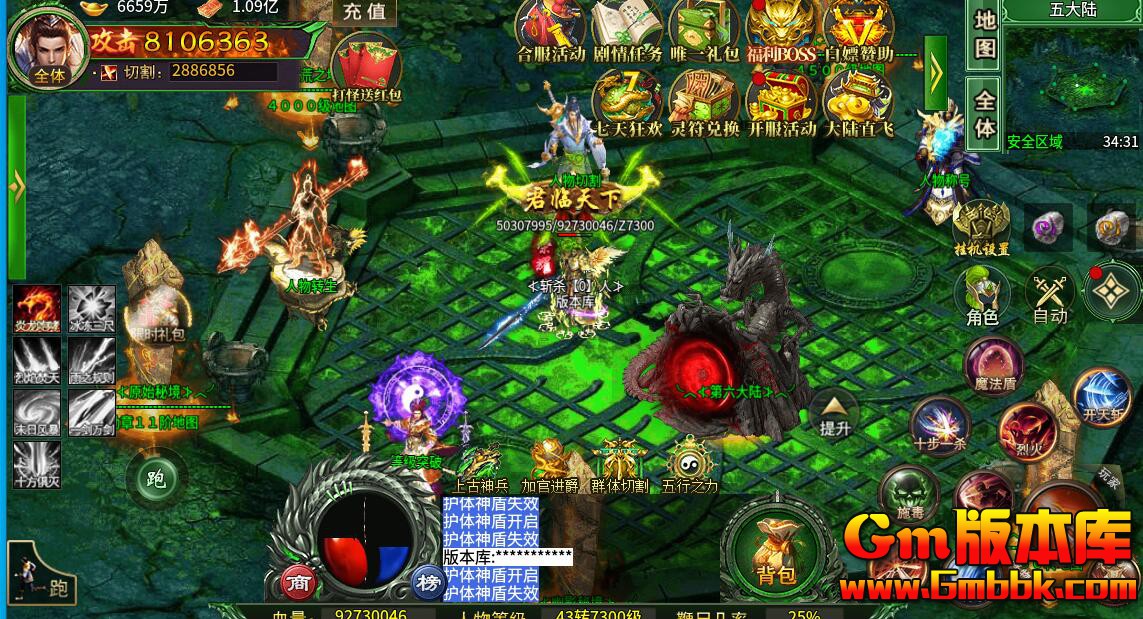Open the 七天狂欢 seven-day event
Image resolution: width=1143 pixels, height=619 pixels.
click(627, 101)
